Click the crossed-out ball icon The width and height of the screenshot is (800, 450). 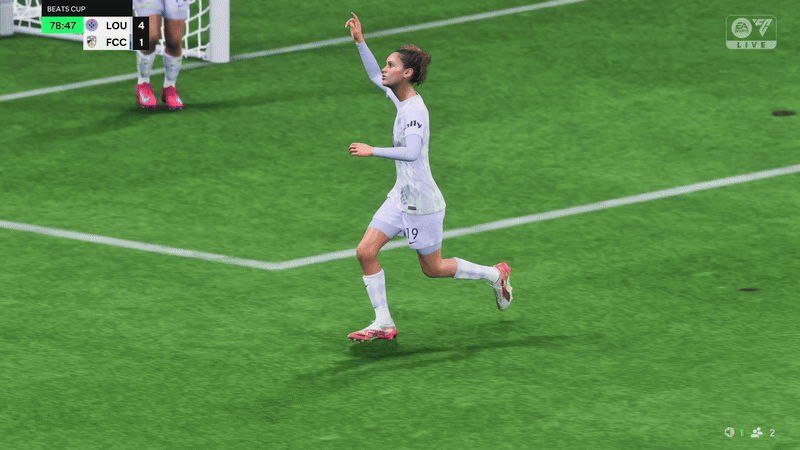[x=730, y=432]
